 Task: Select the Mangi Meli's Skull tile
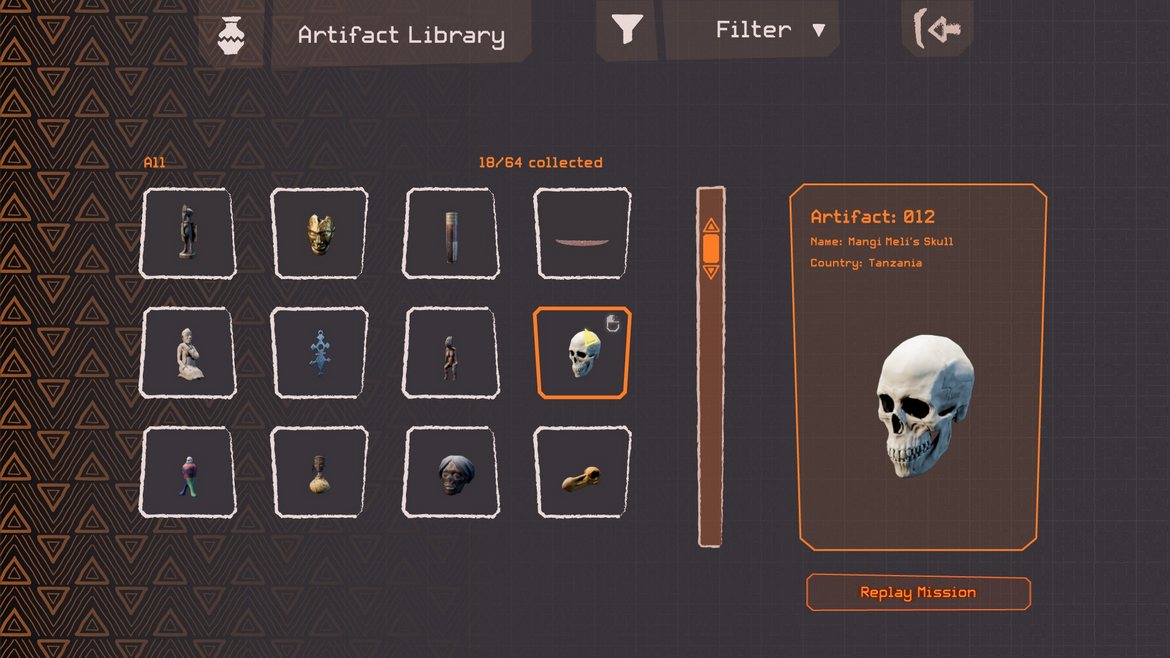click(x=582, y=353)
